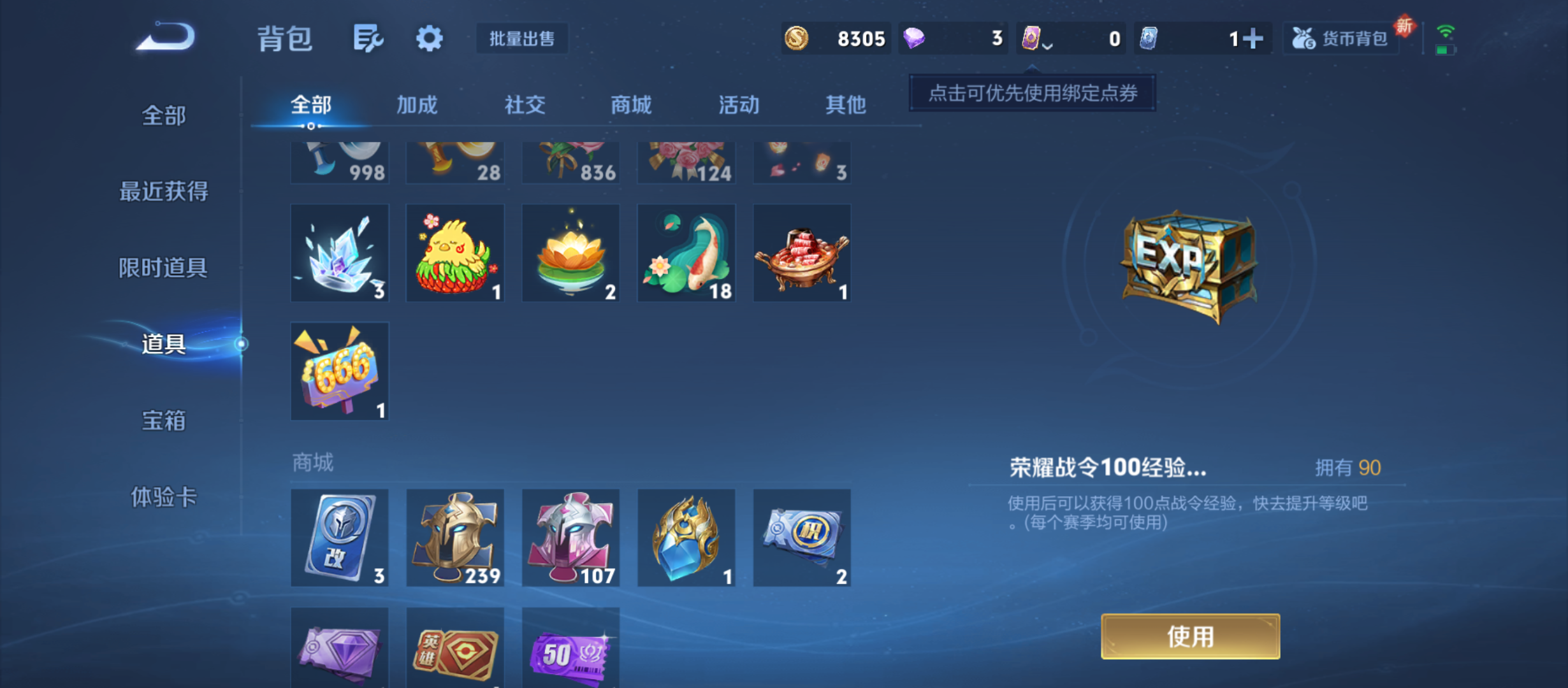
Task: Select the koi fish item with count 18
Action: 686,252
